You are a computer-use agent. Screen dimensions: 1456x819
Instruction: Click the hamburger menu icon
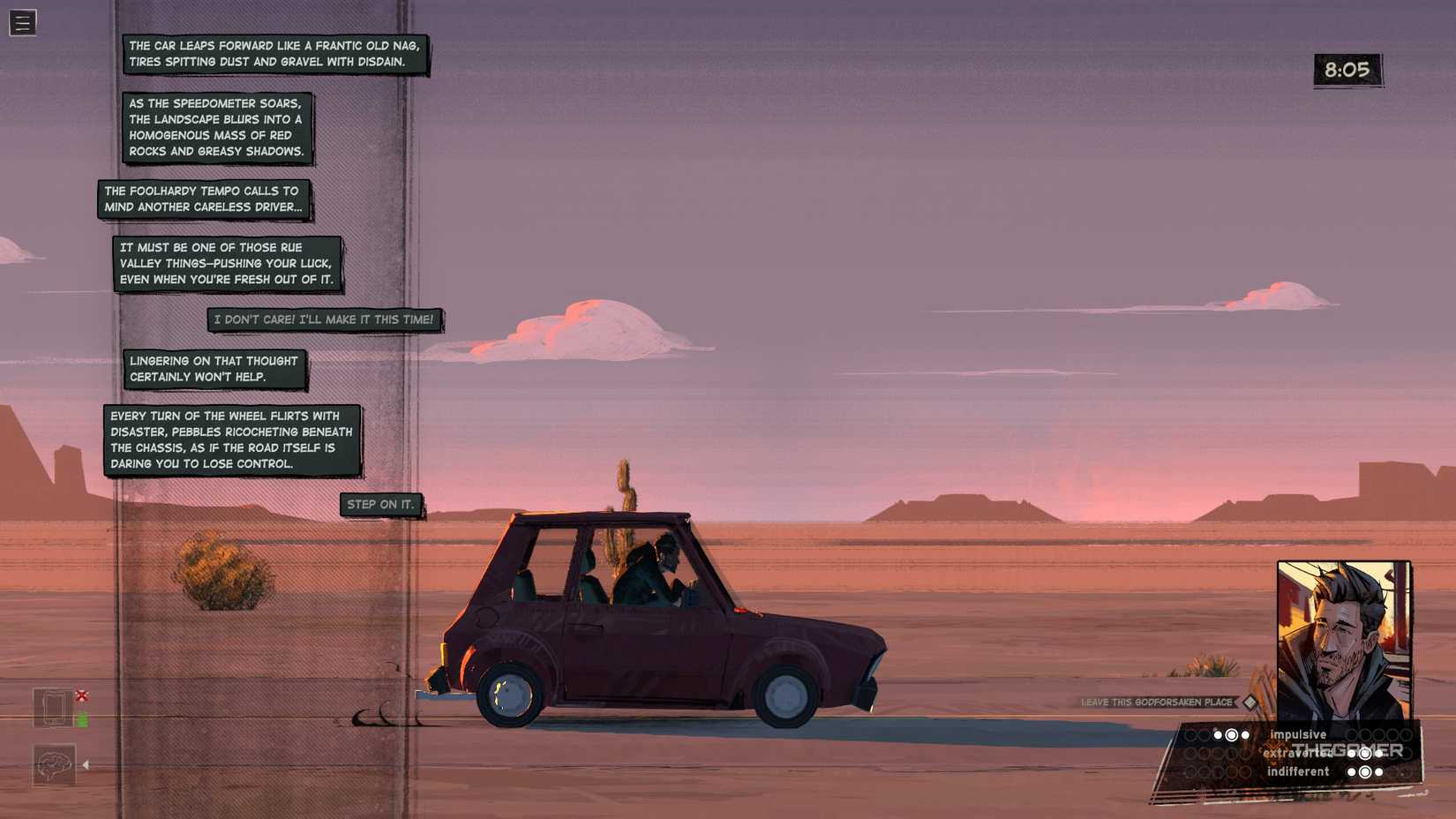pyautogui.click(x=22, y=22)
